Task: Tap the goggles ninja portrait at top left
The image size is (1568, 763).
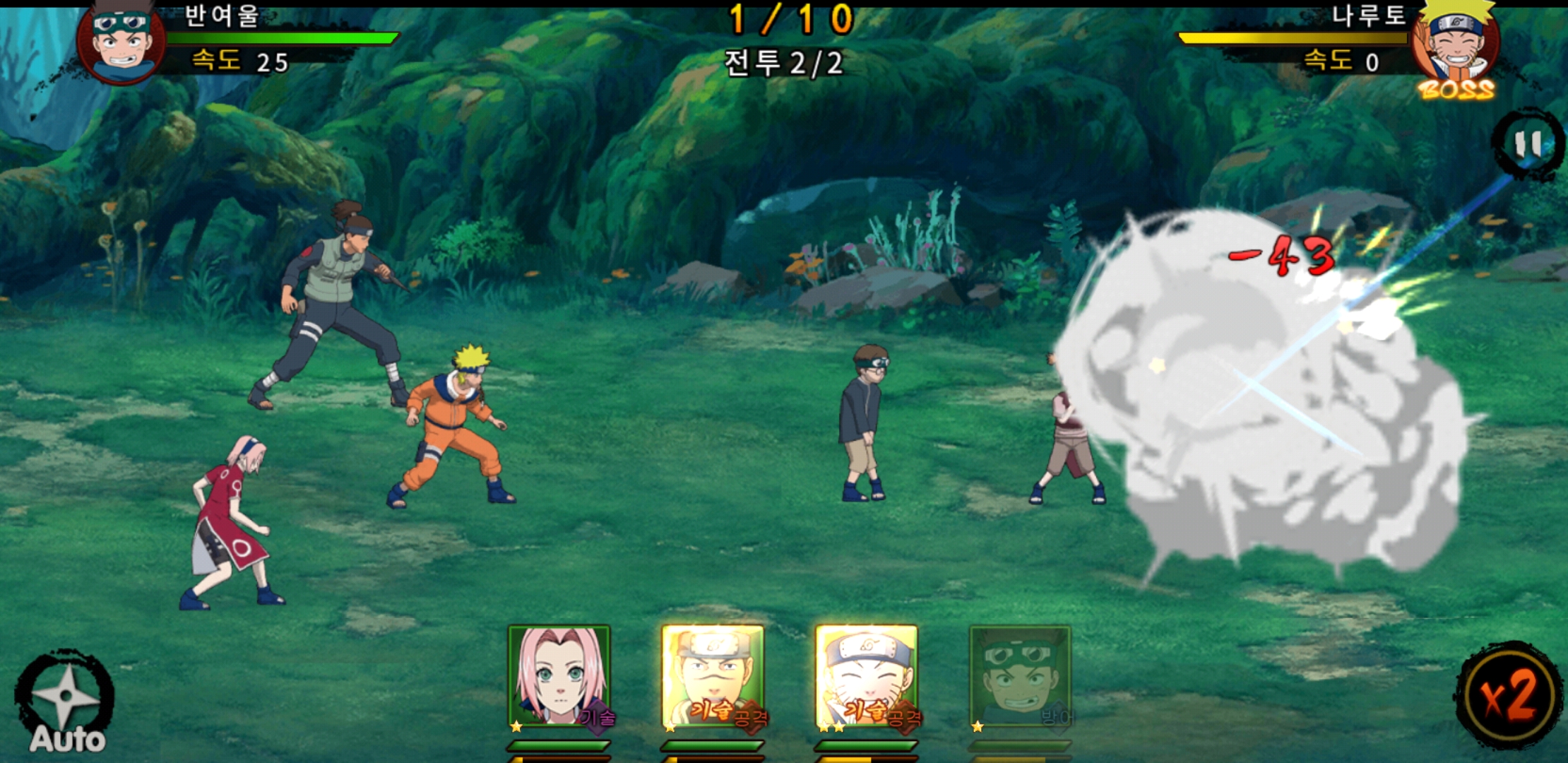Action: tap(121, 41)
